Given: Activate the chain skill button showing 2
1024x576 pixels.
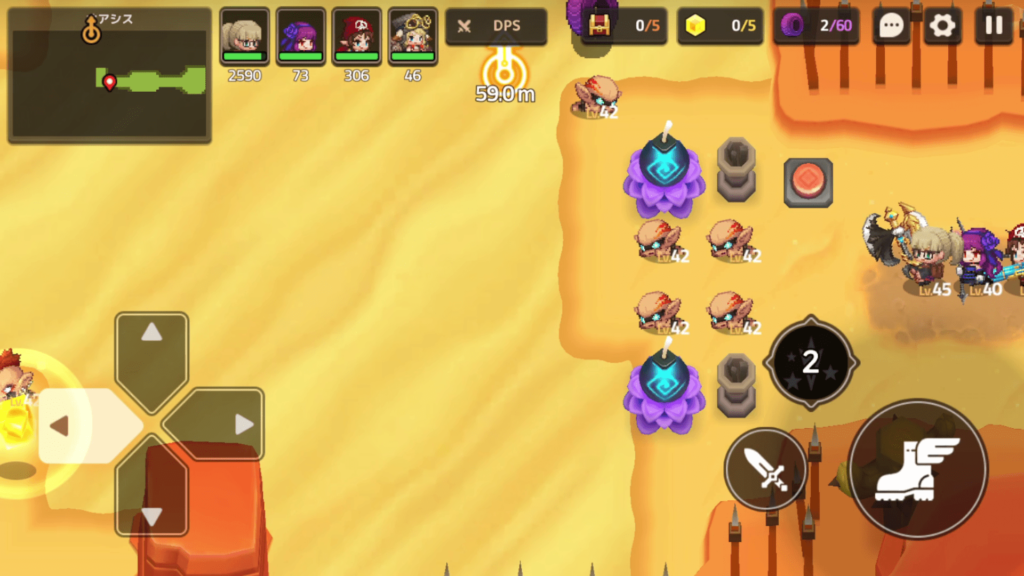Looking at the screenshot, I should pos(810,362).
